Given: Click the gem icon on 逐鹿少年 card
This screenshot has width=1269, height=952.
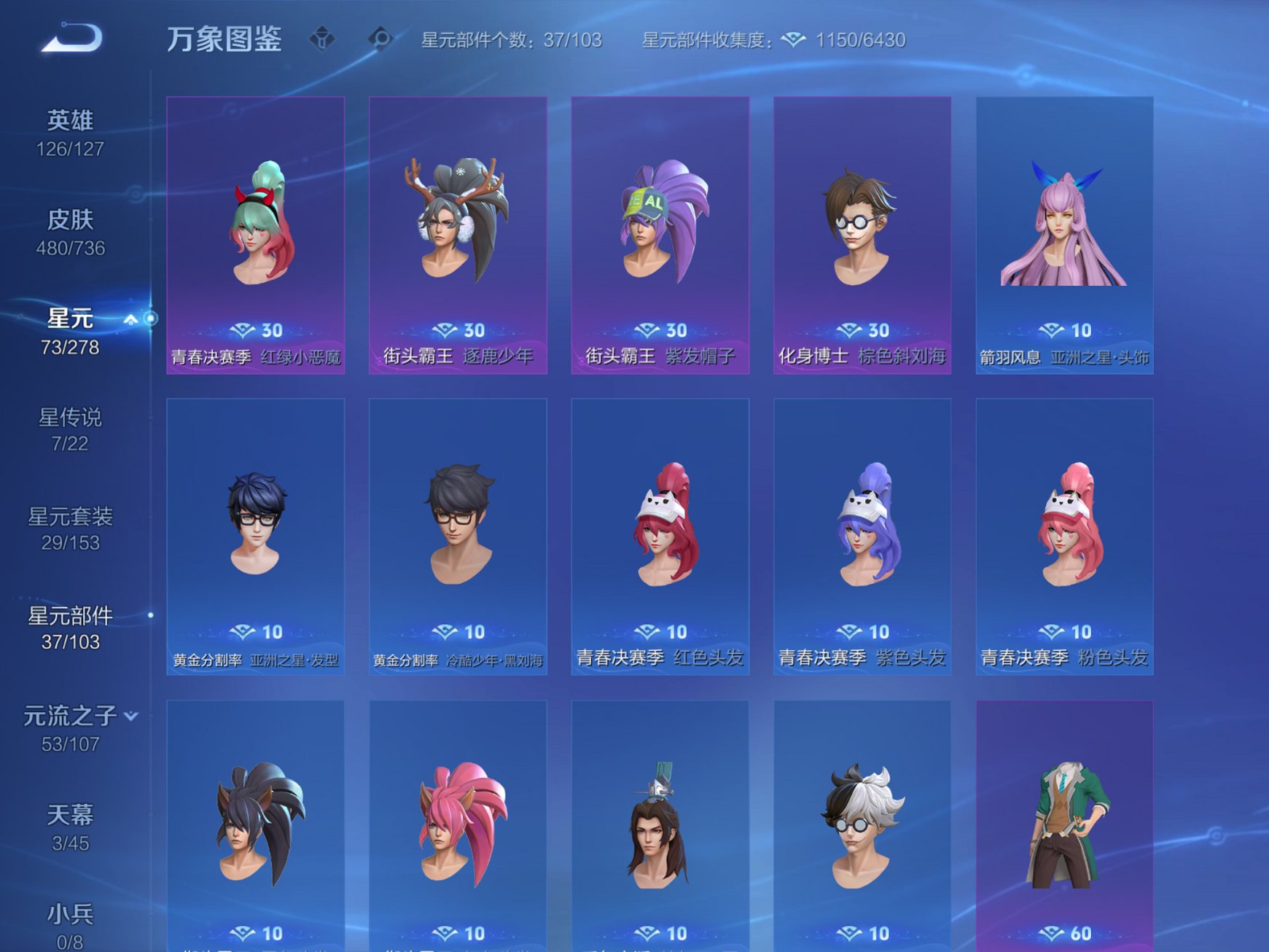Looking at the screenshot, I should click(x=445, y=330).
